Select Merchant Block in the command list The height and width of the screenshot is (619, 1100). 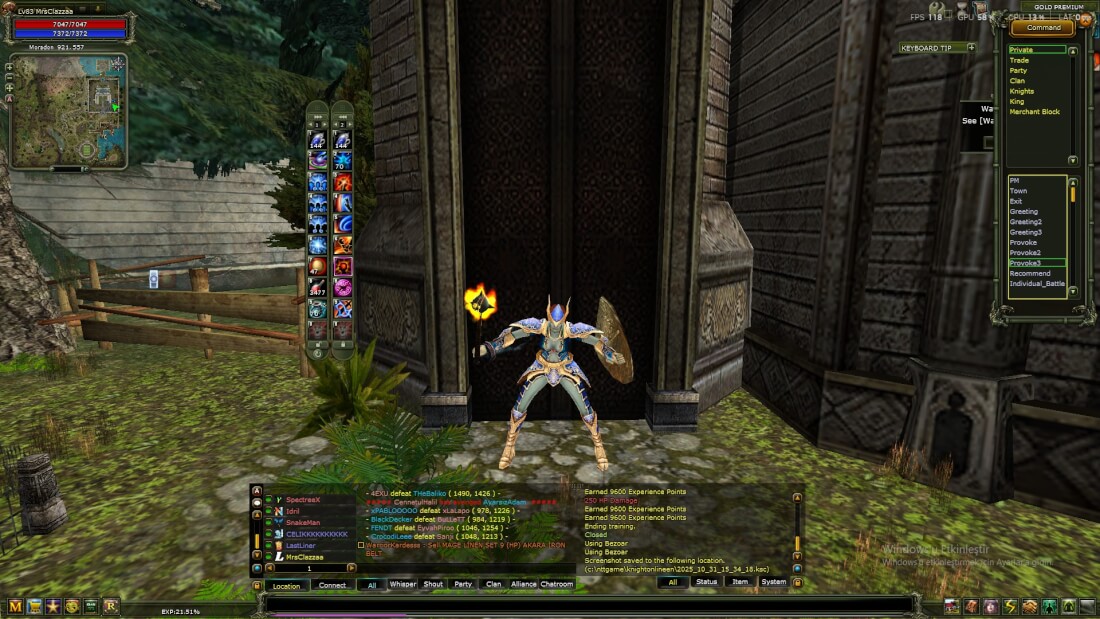click(1034, 112)
